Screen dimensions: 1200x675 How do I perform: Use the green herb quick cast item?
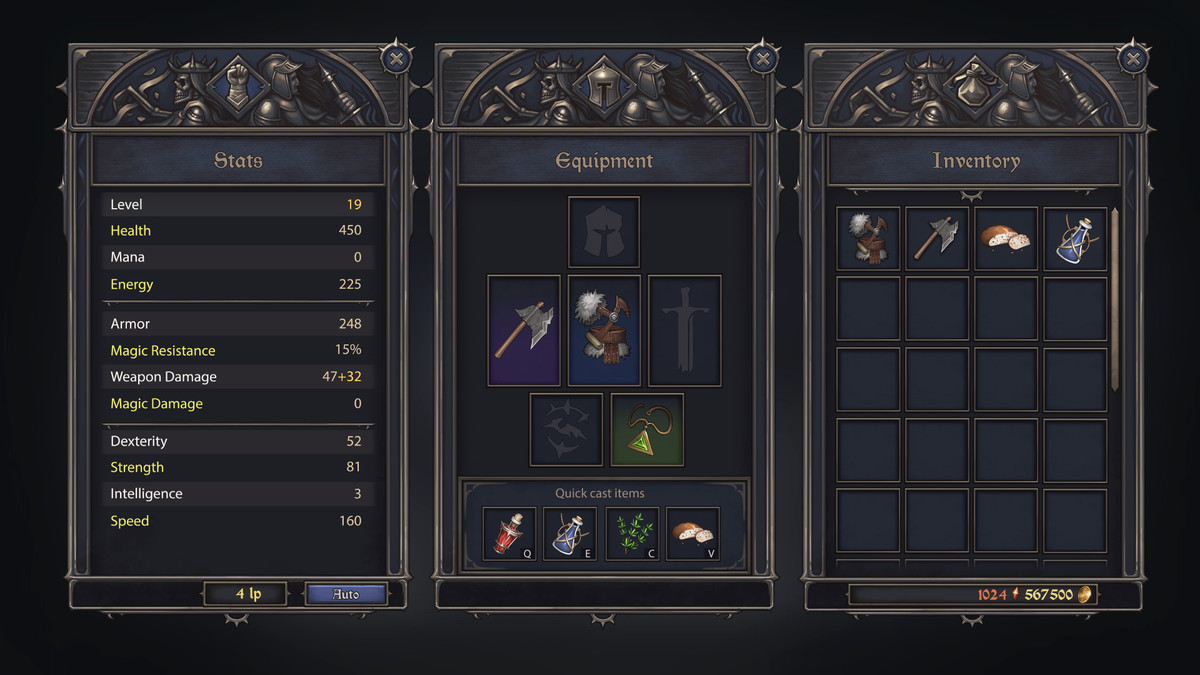point(632,534)
